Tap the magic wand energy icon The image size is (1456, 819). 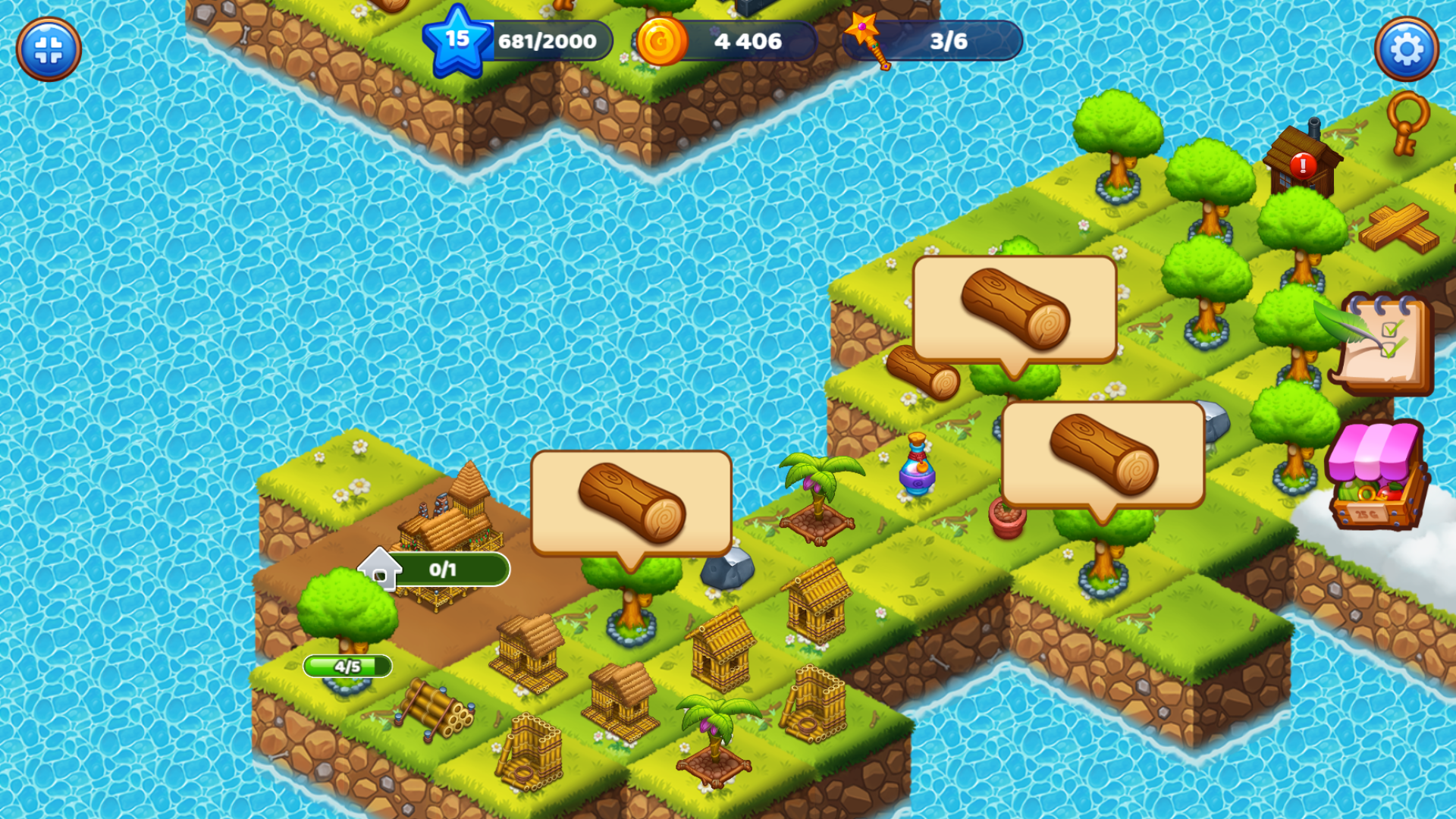pos(871,42)
